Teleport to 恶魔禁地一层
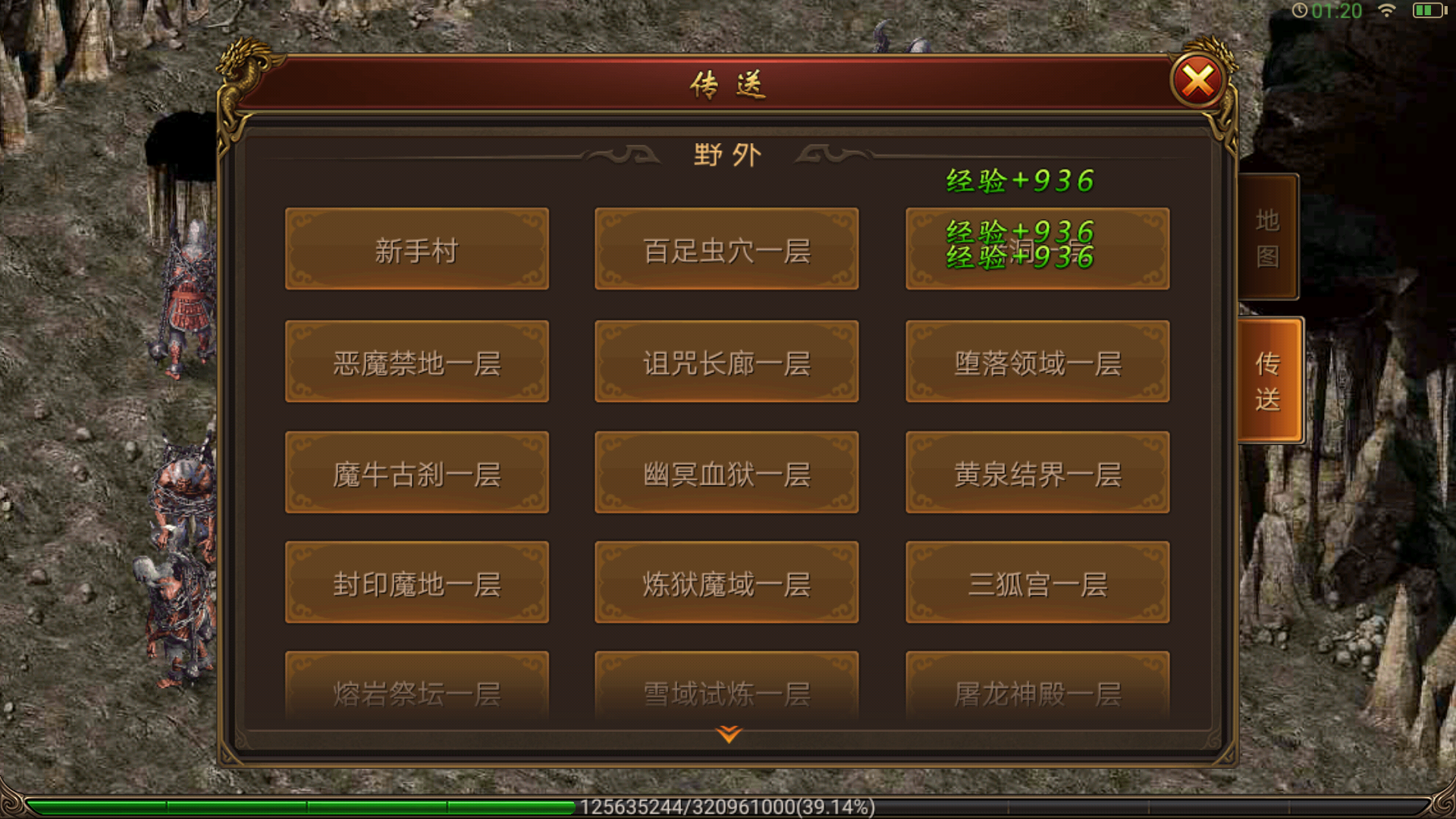Image resolution: width=1456 pixels, height=819 pixels. (416, 362)
